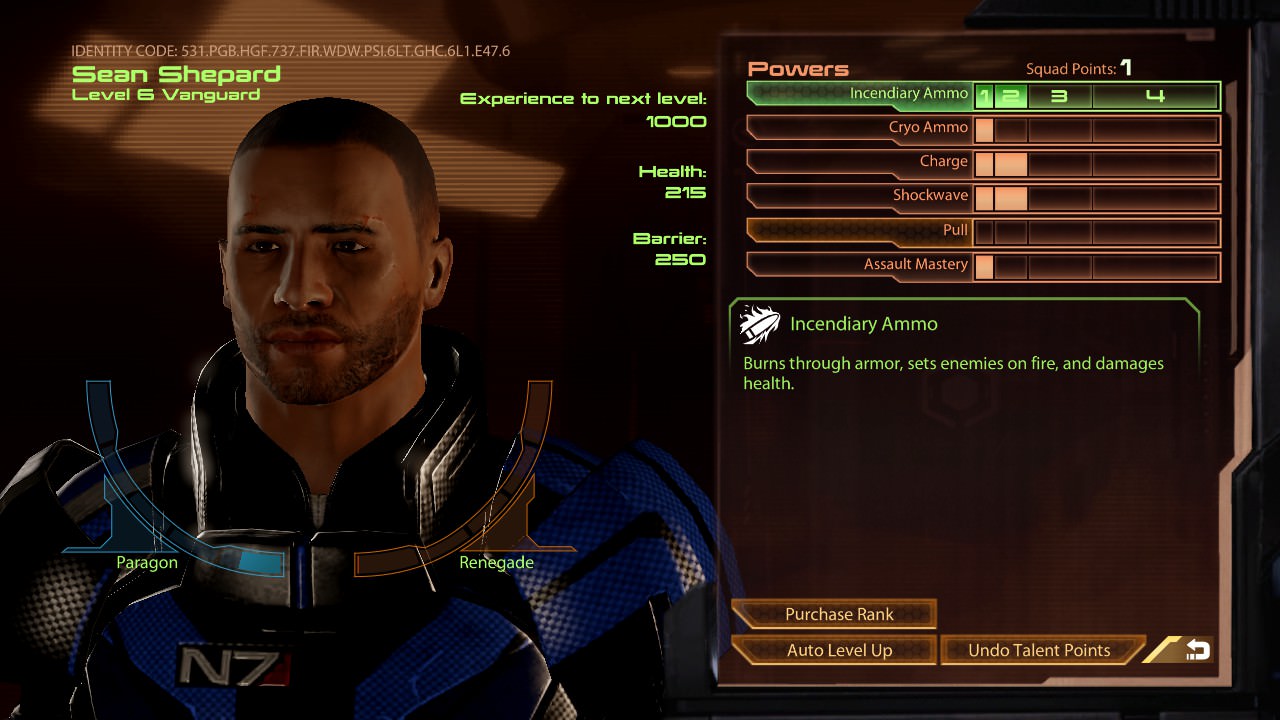The height and width of the screenshot is (720, 1280).
Task: Select rank 3 of Incendiary Ammo
Action: click(1059, 96)
